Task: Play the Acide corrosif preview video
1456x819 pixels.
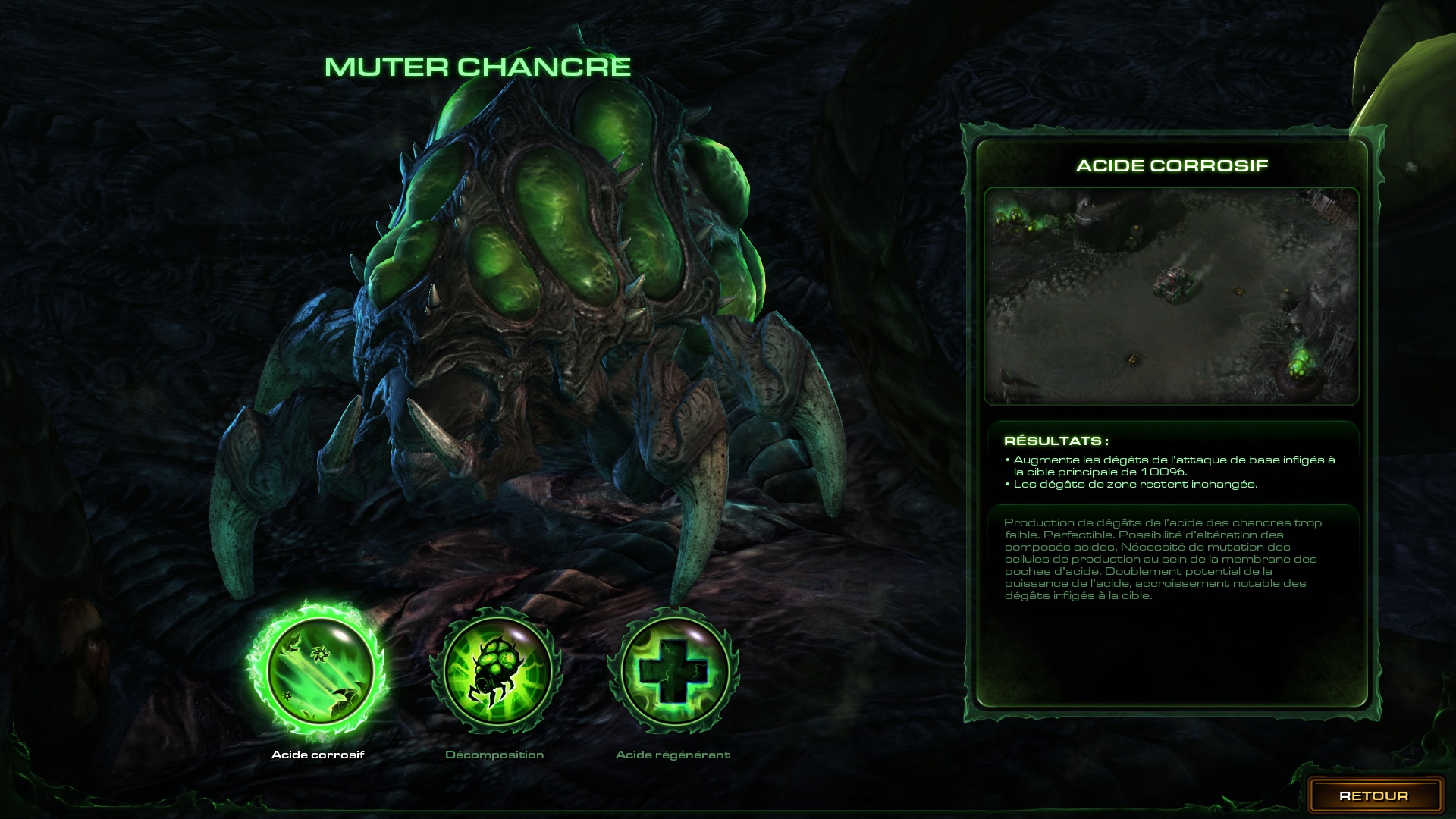Action: 1171,296
